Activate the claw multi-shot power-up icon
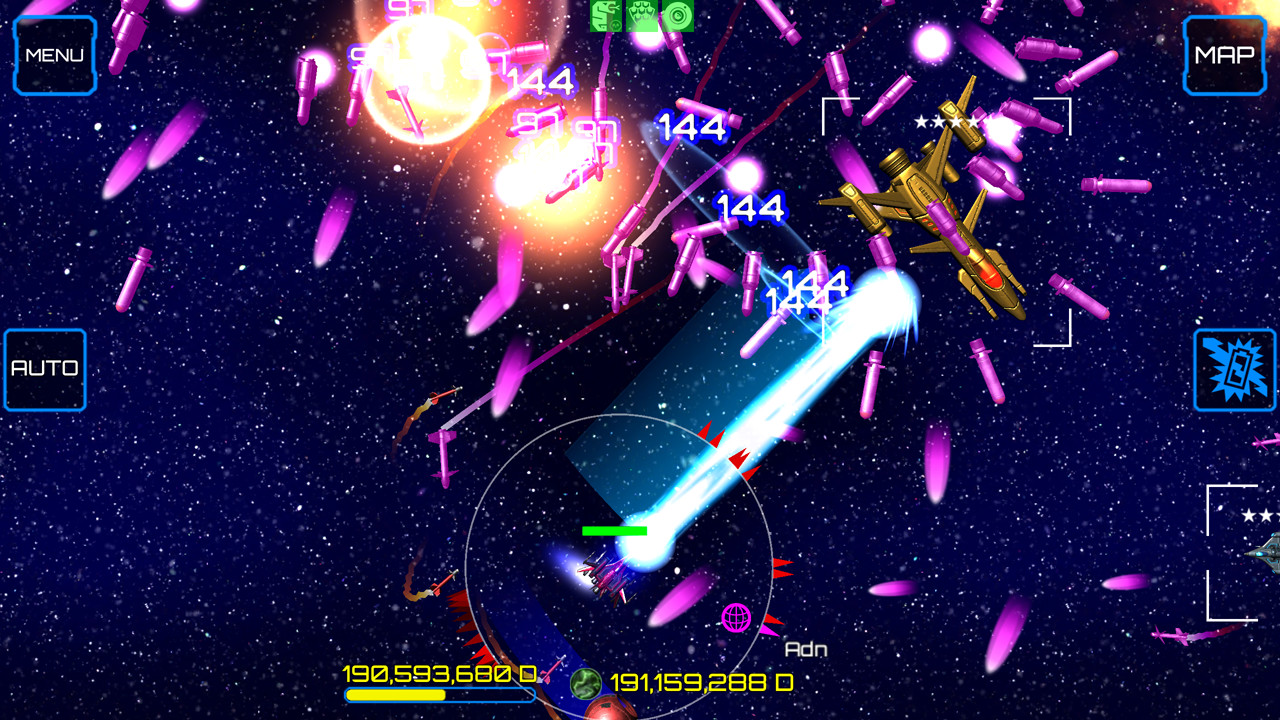1280x720 pixels. pos(642,17)
